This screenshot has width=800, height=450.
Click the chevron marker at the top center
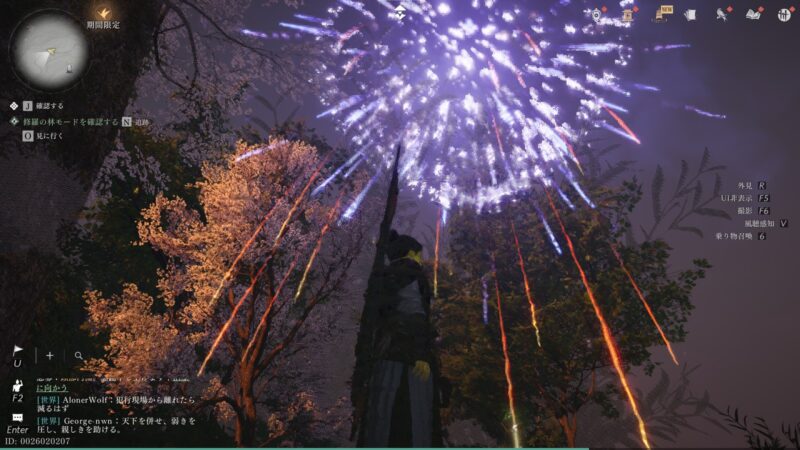[400, 12]
